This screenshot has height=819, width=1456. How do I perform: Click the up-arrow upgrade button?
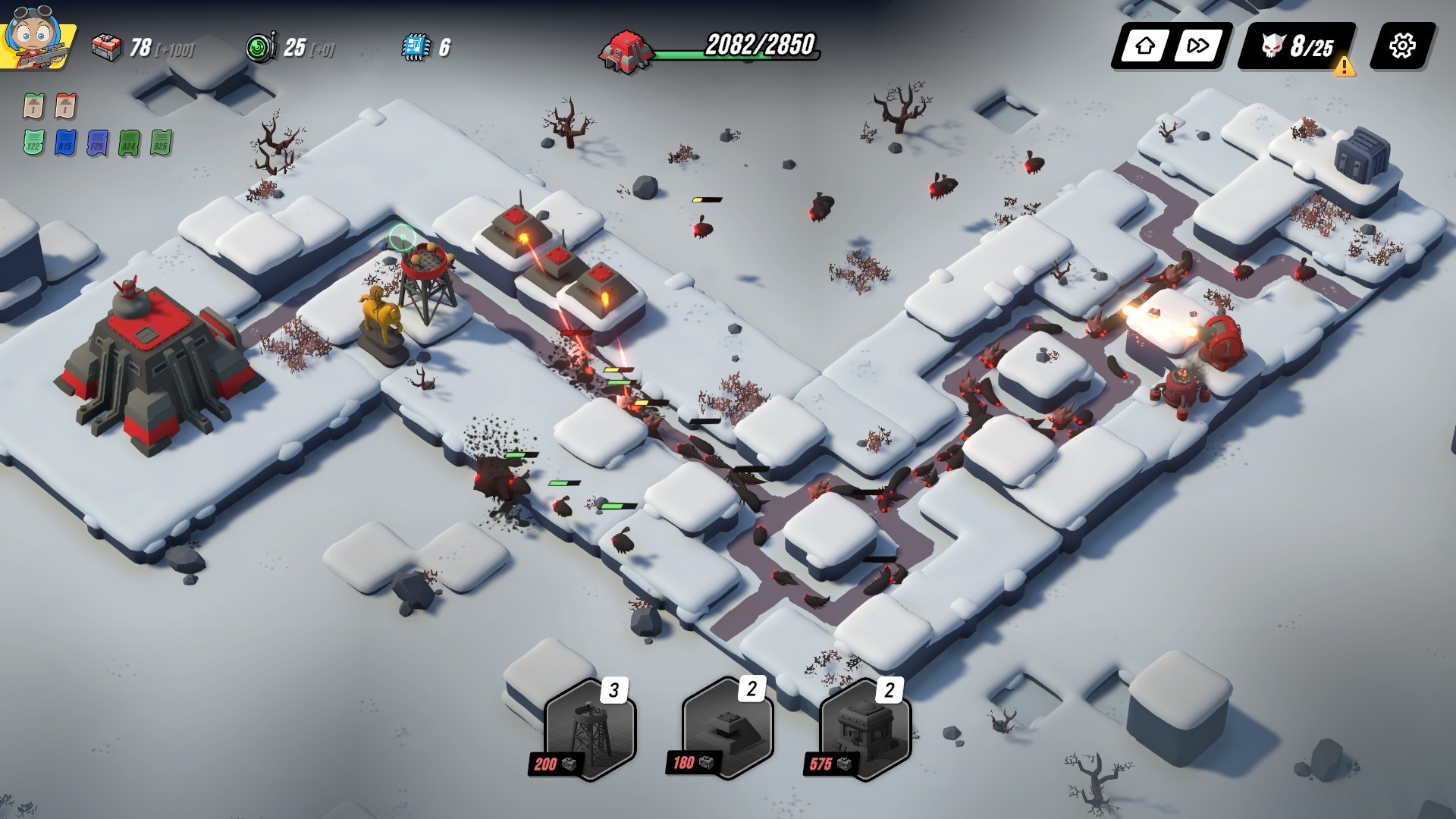click(1145, 46)
